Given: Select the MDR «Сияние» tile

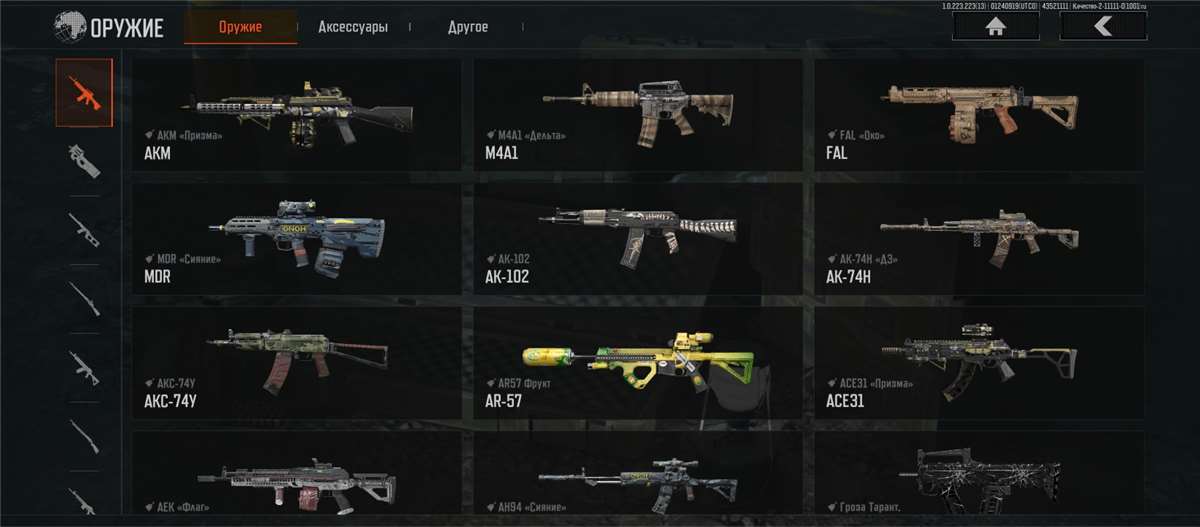Looking at the screenshot, I should tap(297, 238).
